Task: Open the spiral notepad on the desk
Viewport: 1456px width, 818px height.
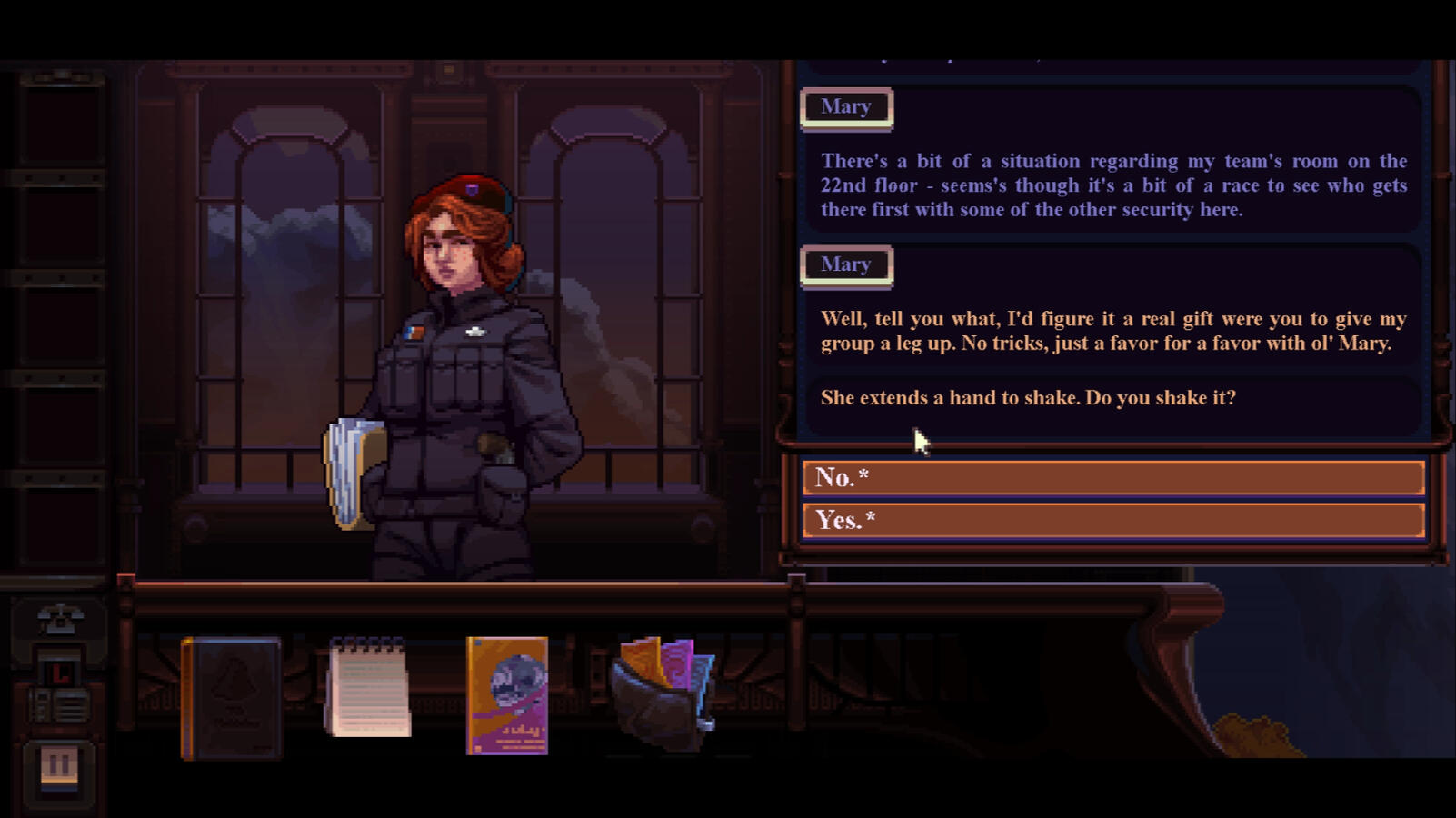Action: coord(367,688)
